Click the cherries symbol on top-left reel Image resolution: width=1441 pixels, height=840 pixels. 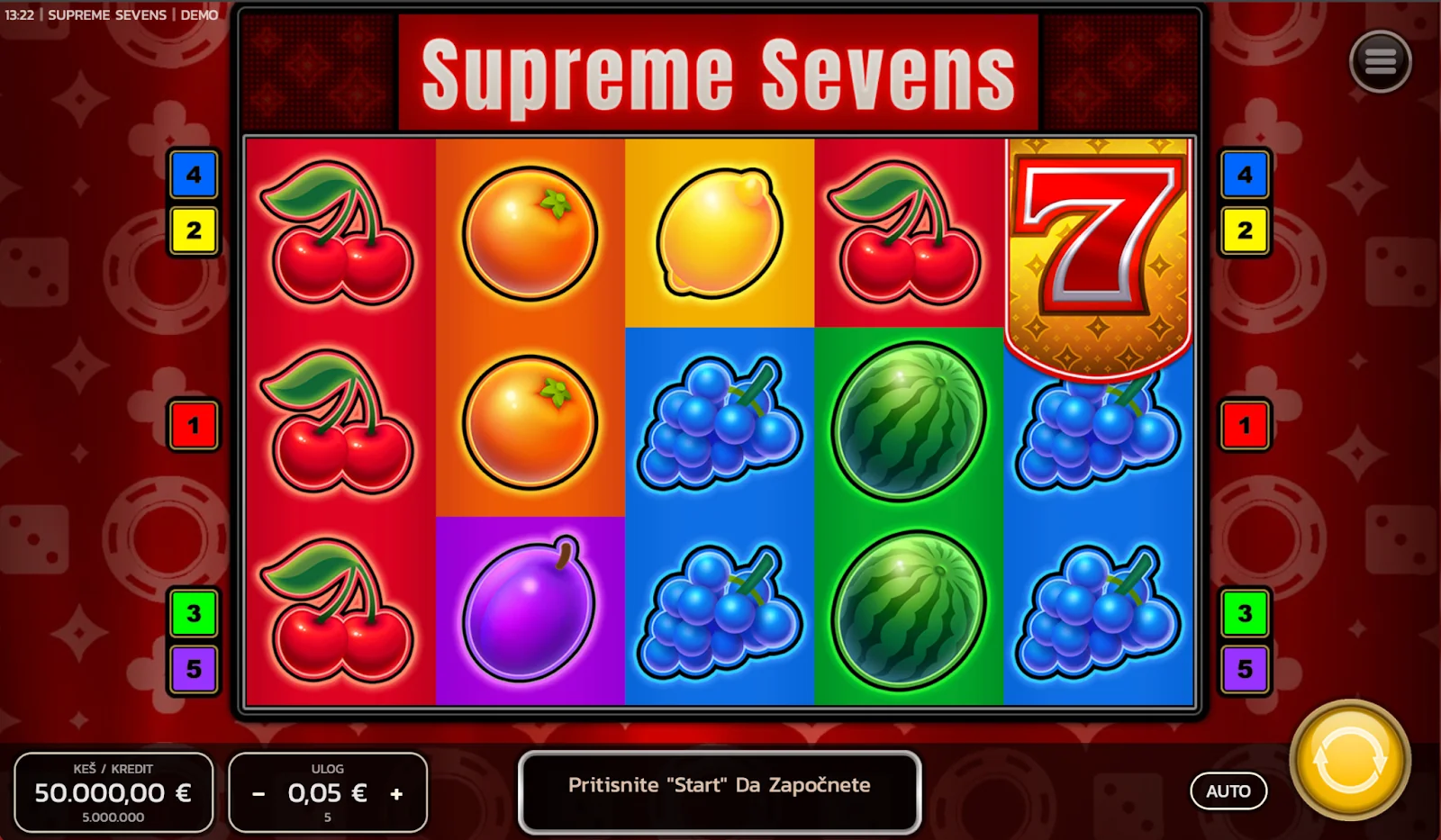[x=340, y=234]
